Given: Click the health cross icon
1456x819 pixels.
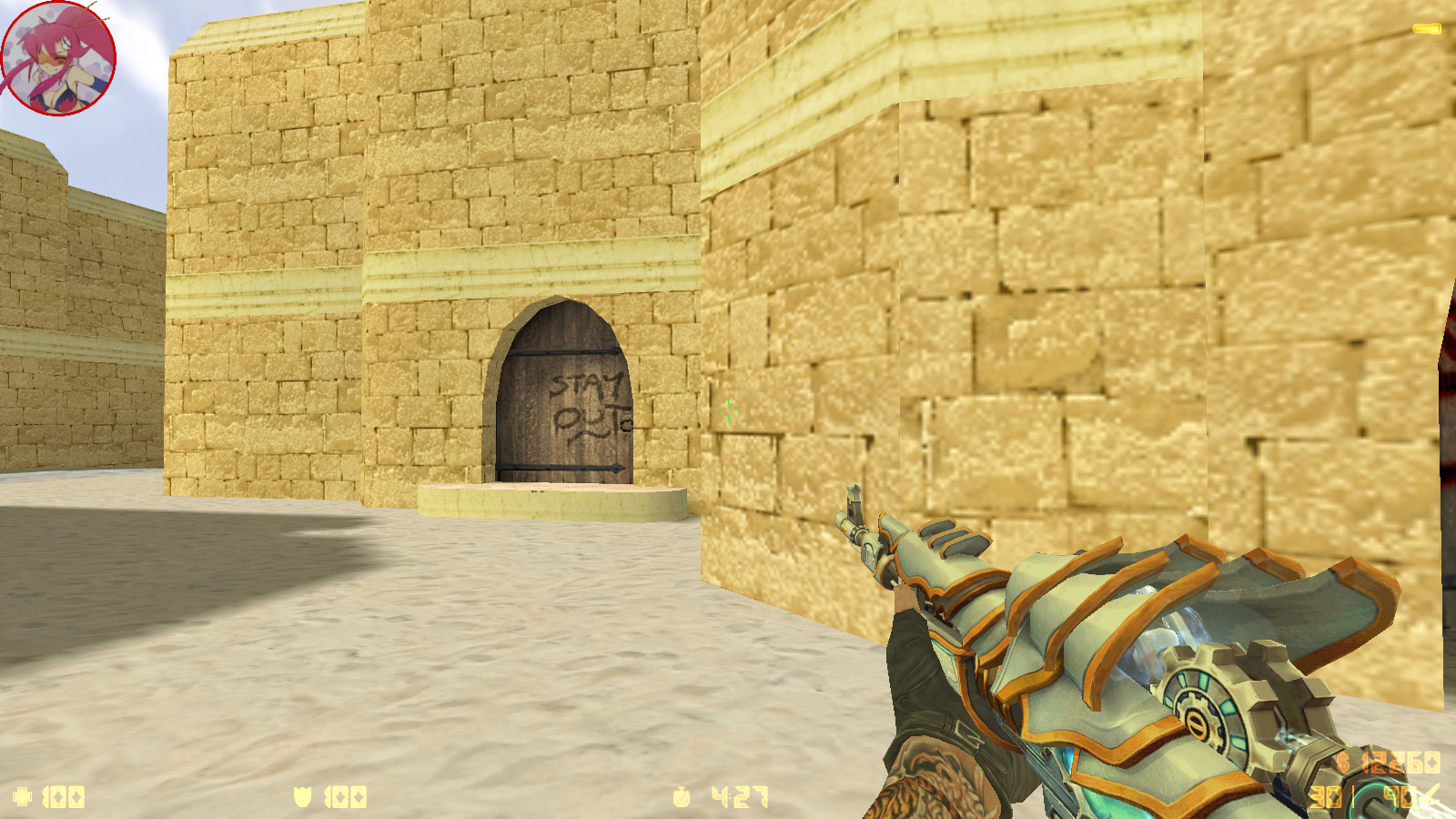Looking at the screenshot, I should pos(20,796).
